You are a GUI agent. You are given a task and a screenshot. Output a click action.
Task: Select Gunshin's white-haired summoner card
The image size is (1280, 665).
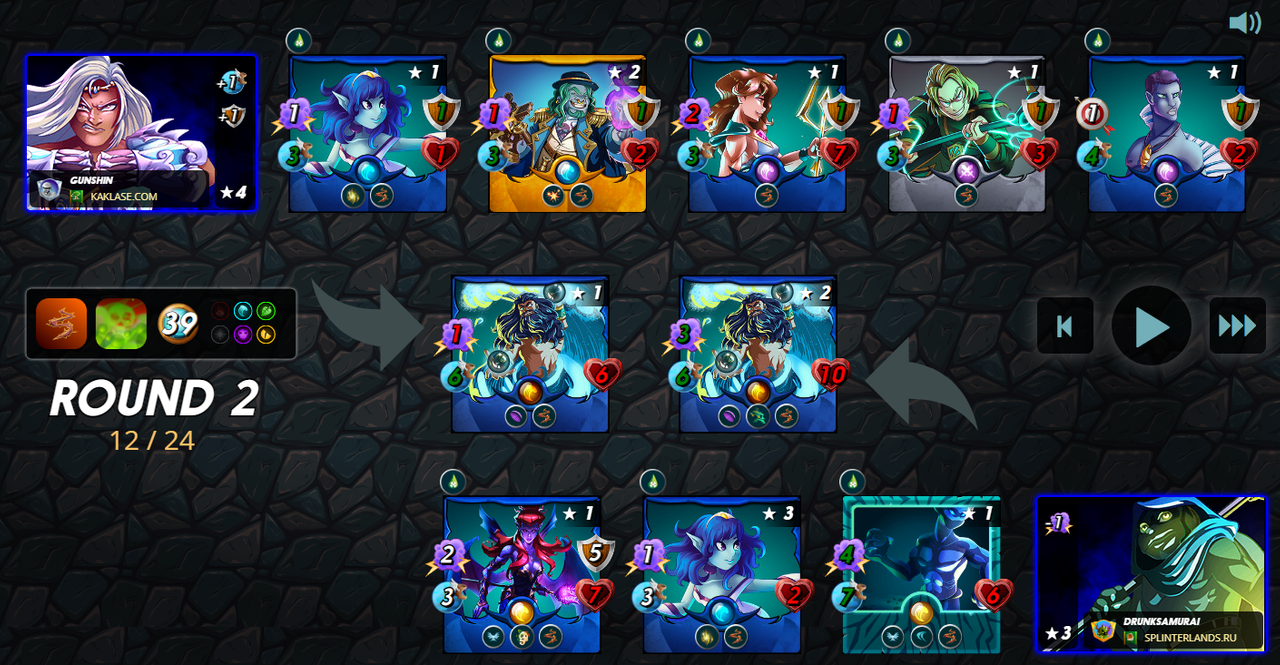click(x=141, y=132)
